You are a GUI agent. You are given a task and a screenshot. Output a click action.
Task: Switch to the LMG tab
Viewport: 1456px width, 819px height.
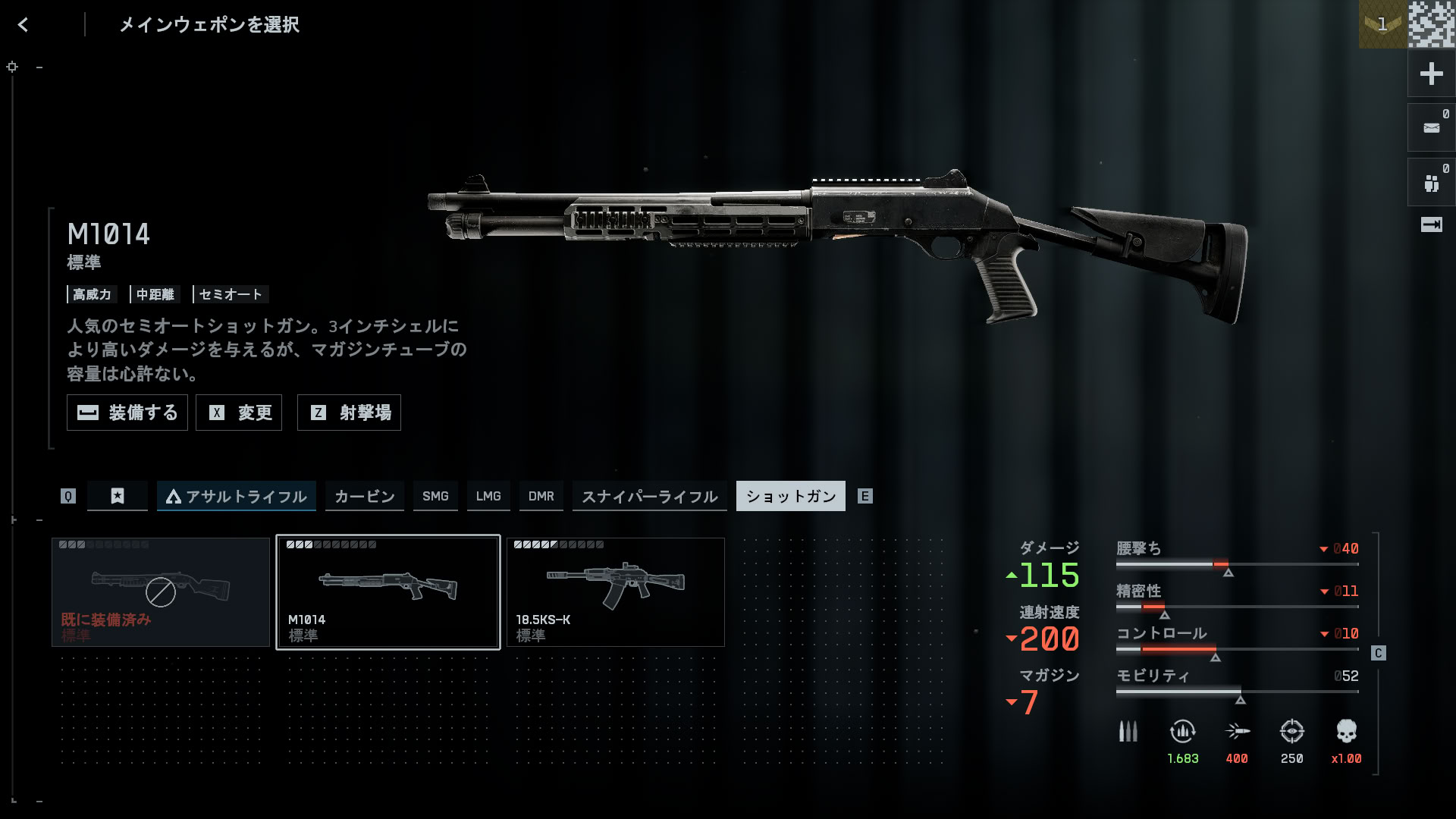(x=488, y=496)
